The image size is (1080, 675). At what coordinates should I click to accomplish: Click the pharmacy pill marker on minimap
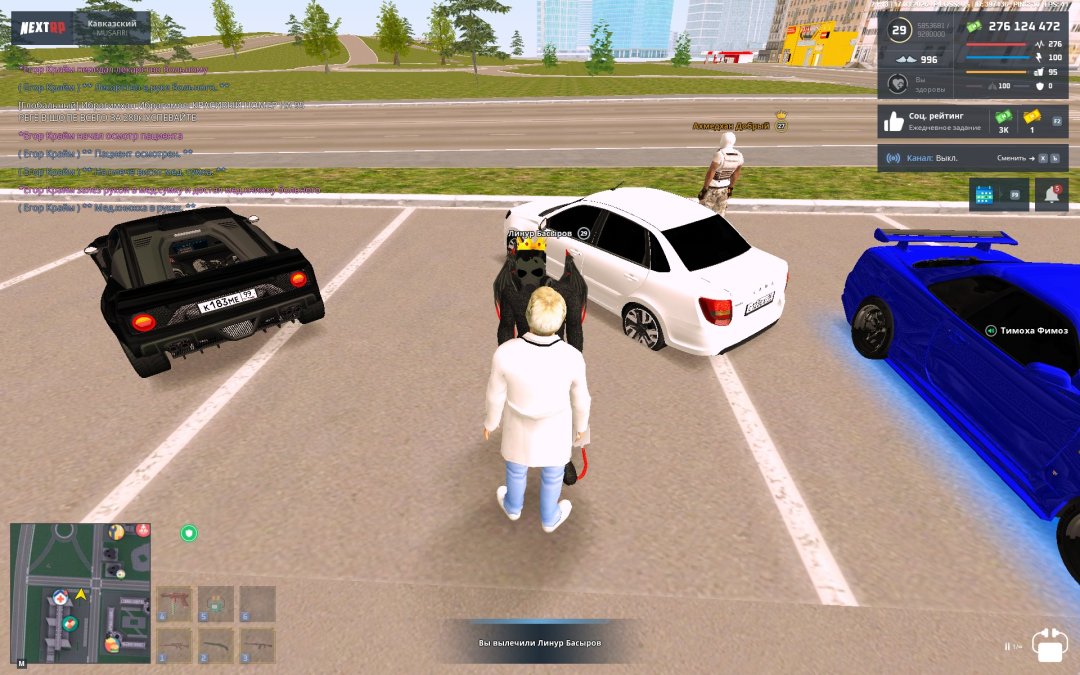[x=69, y=624]
